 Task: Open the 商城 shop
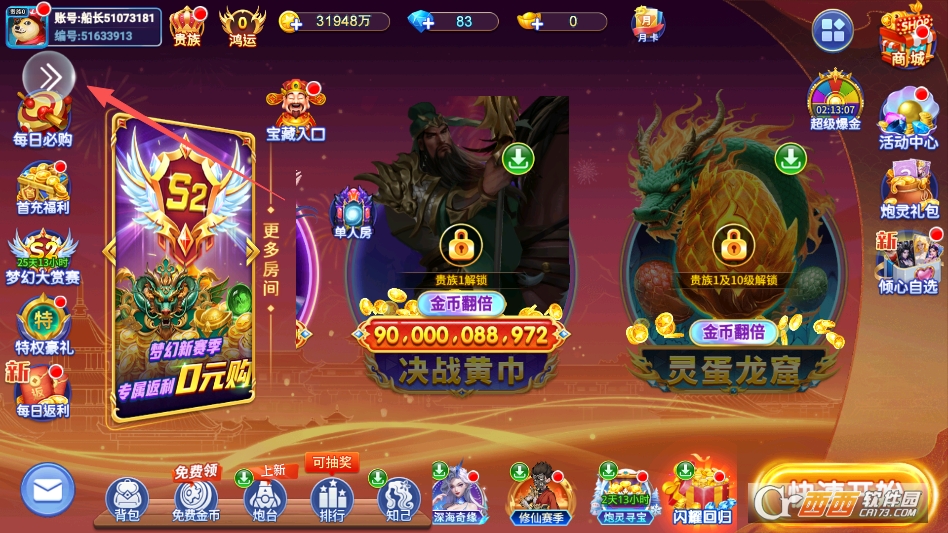click(x=907, y=35)
